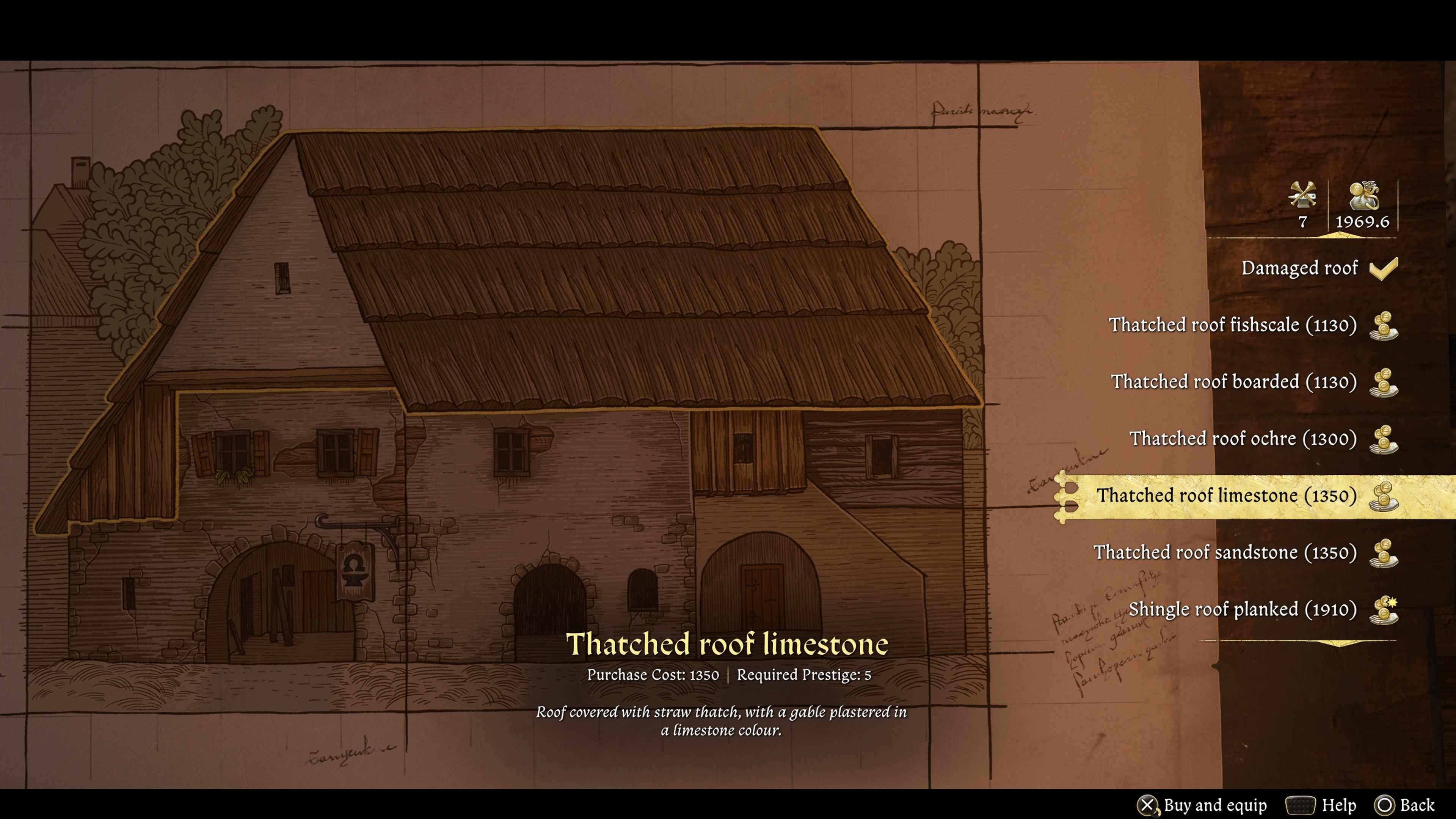Select the Damaged roof option
Viewport: 1456px width, 819px height.
1299,268
